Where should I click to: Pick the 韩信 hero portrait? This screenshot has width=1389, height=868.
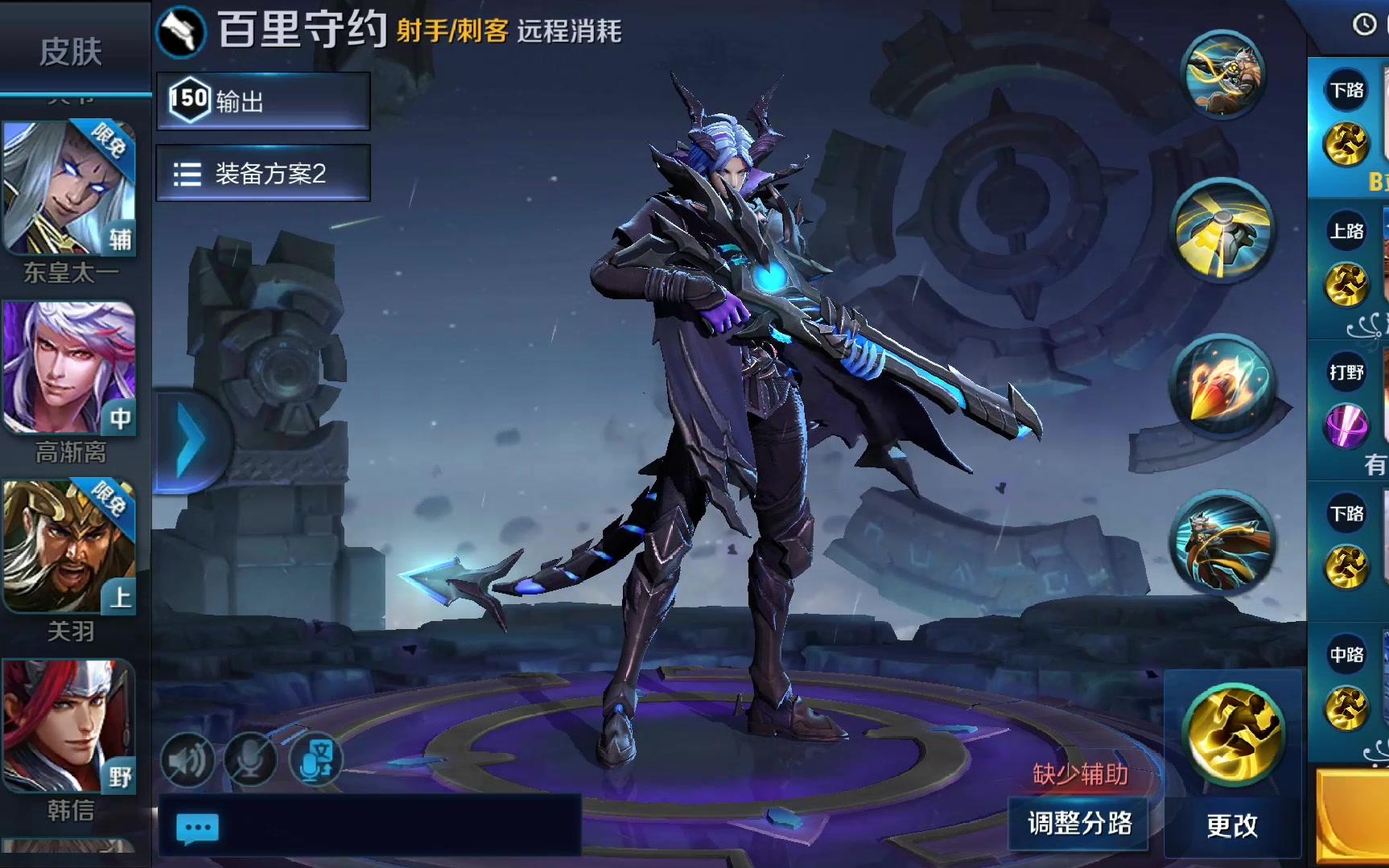[70, 726]
